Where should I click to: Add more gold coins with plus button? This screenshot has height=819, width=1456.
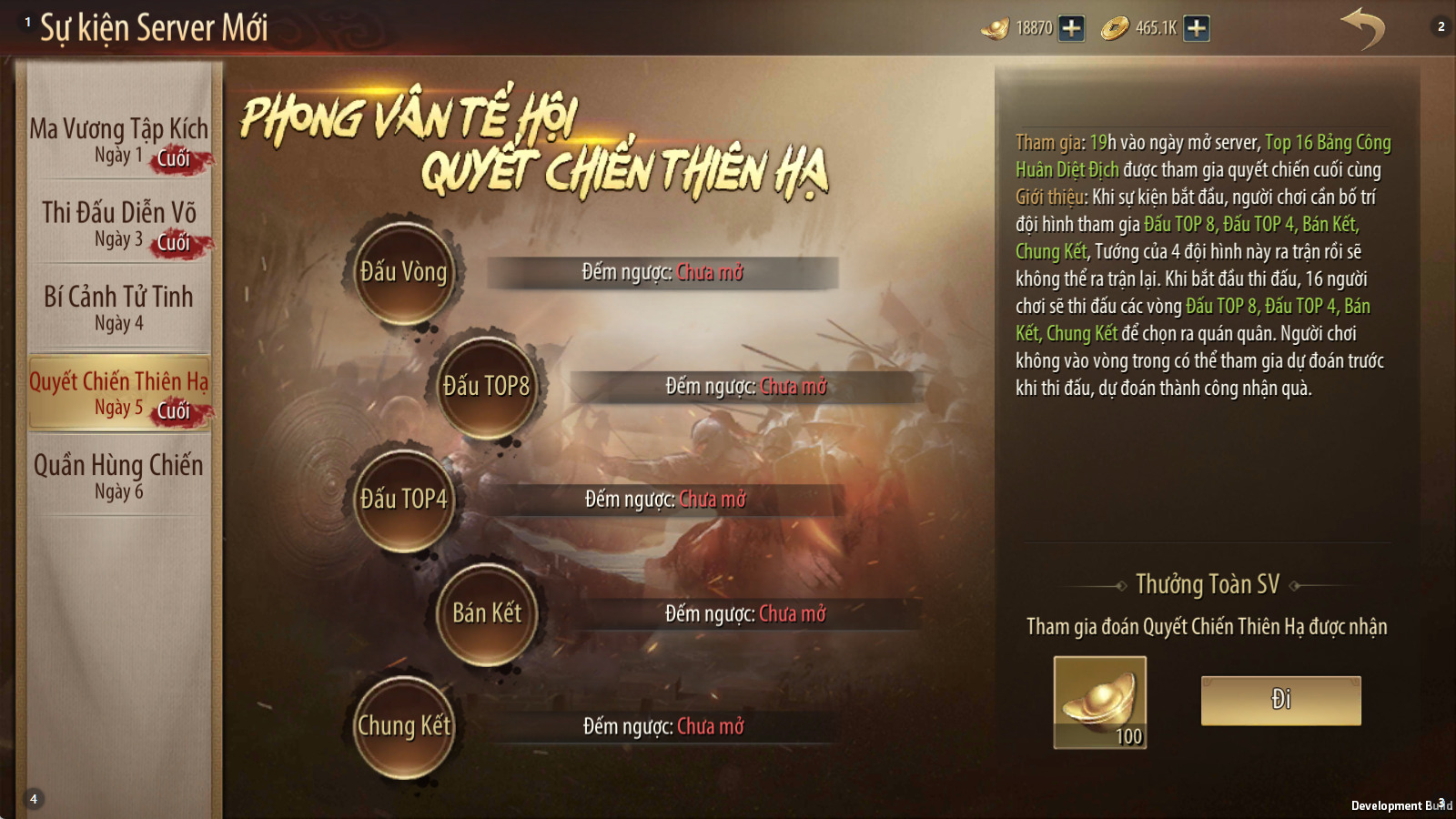[x=1197, y=28]
